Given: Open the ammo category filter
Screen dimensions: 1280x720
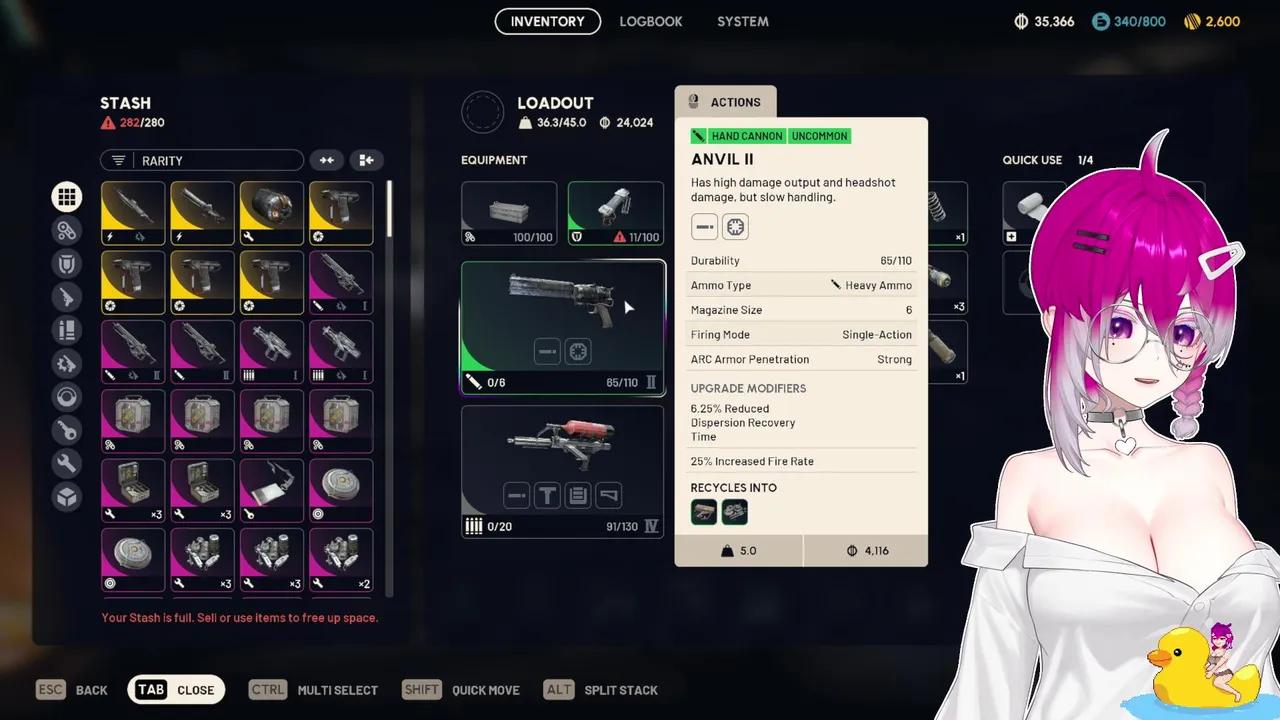Looking at the screenshot, I should [67, 330].
